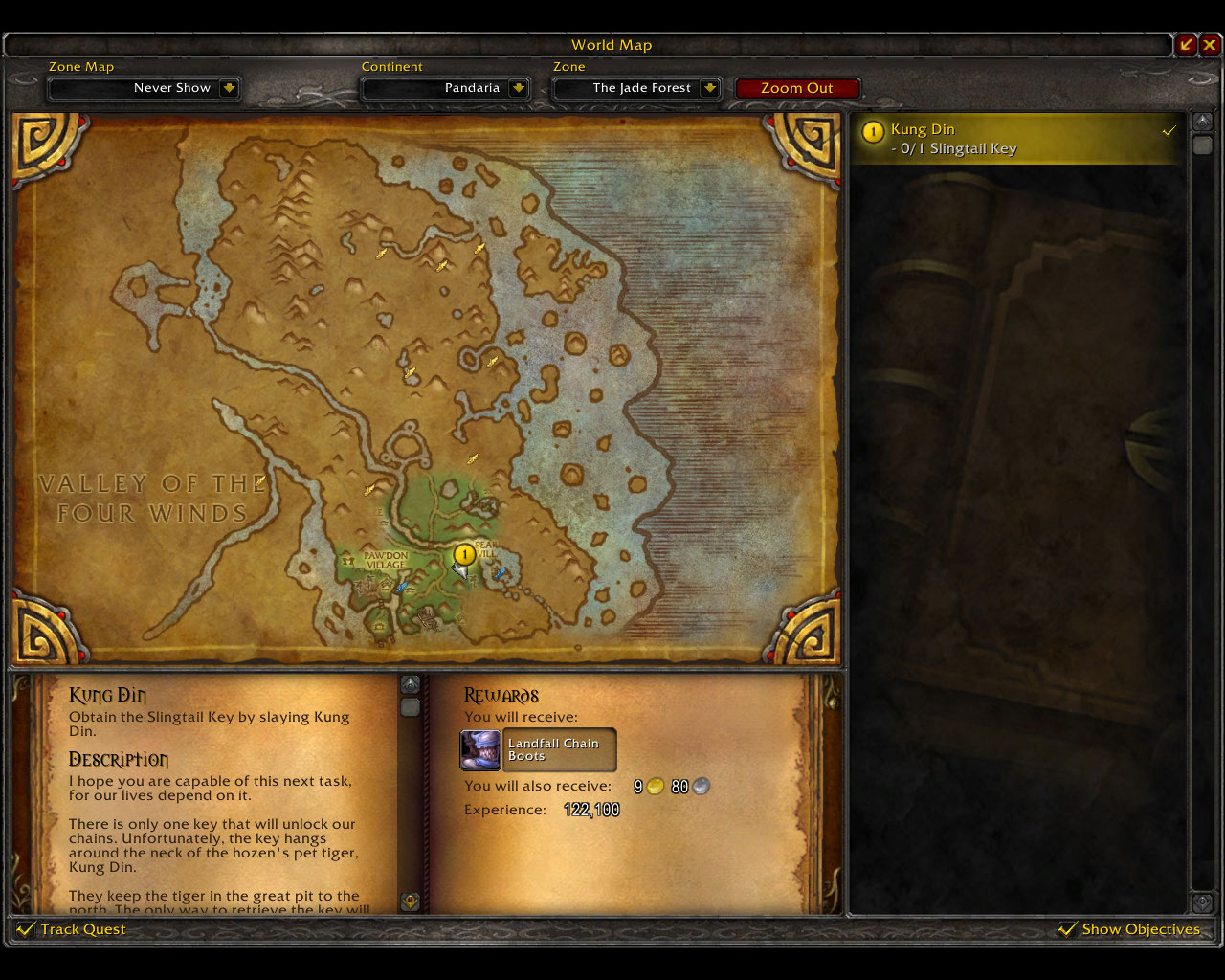
Task: Click the yellow quest marker on the map
Action: tap(464, 554)
